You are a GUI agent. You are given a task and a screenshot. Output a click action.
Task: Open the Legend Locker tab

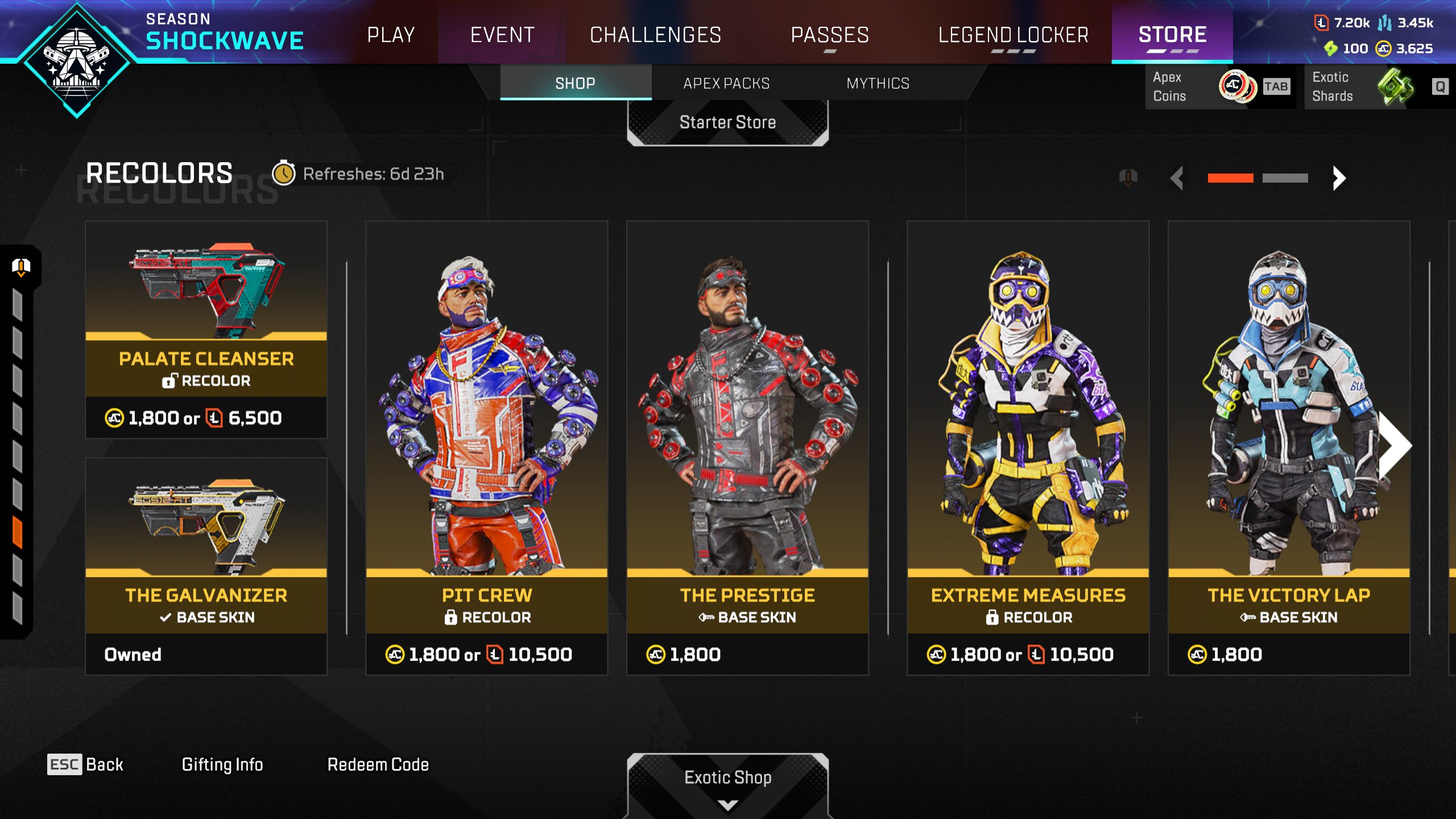coord(1013,35)
